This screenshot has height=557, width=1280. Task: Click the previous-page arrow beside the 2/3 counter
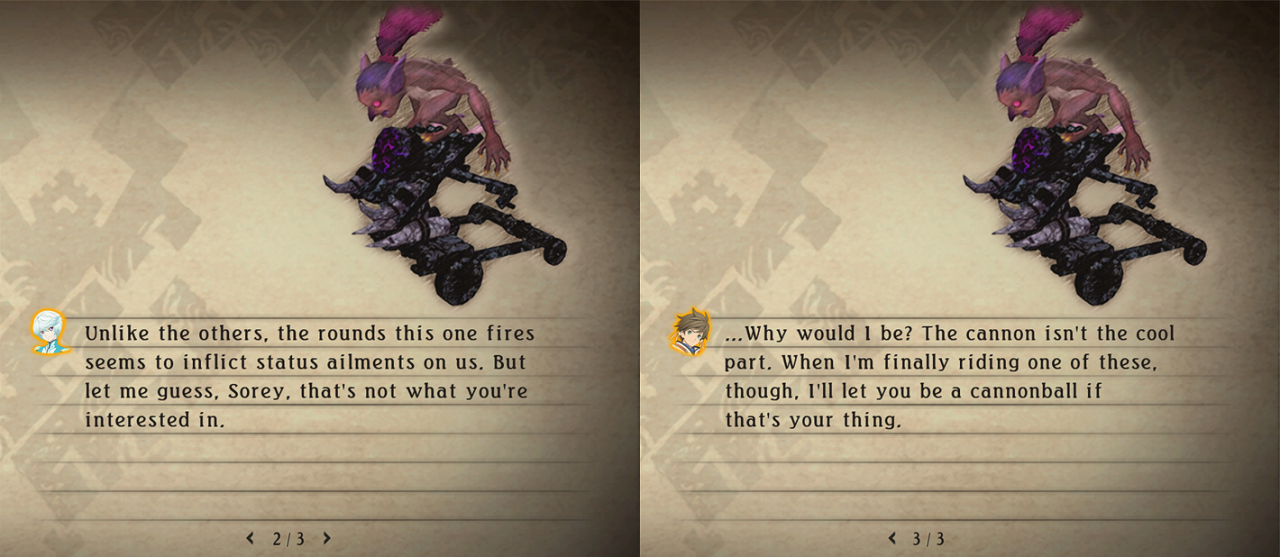(x=250, y=538)
